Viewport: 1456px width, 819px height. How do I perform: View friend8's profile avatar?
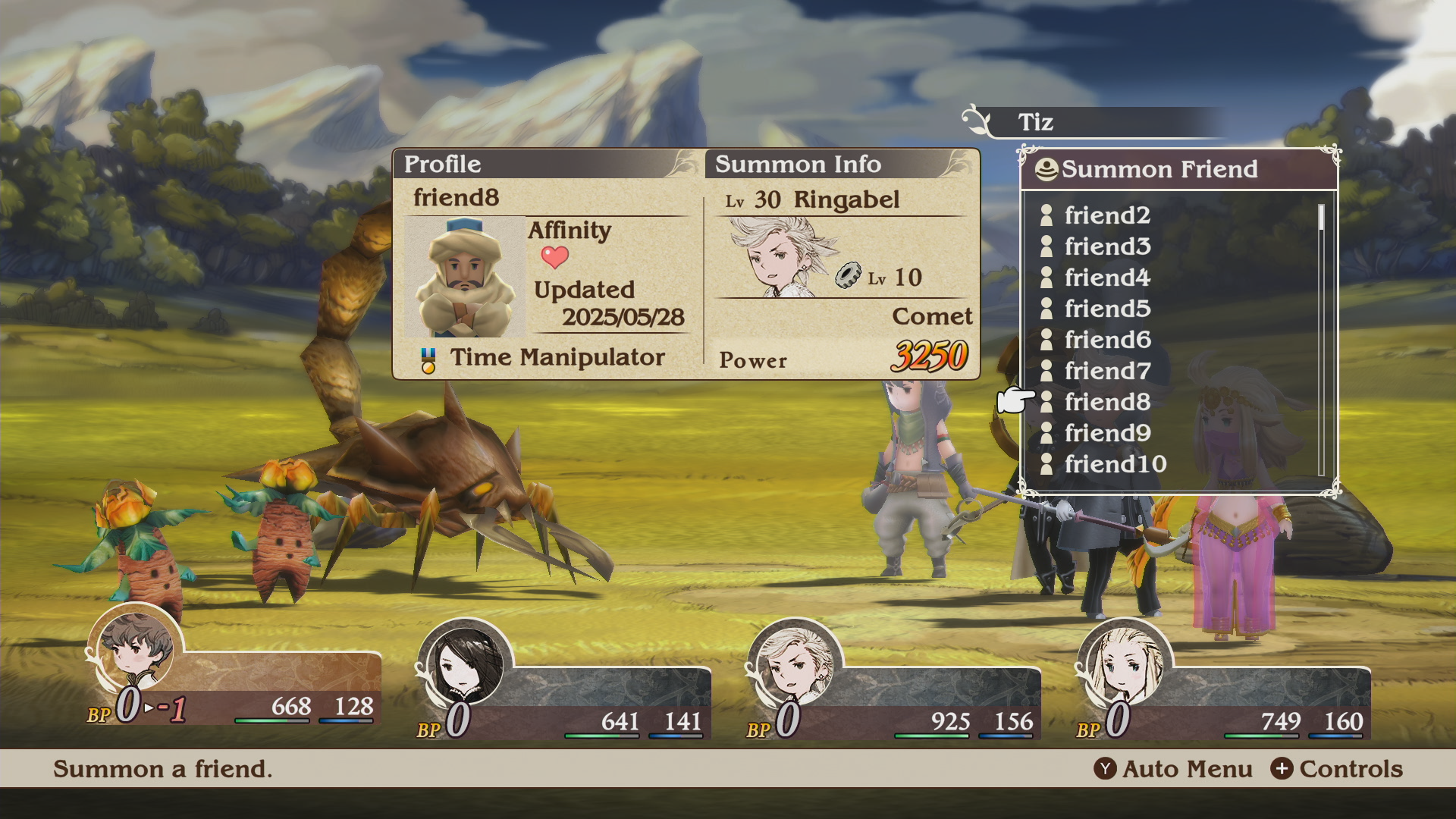pos(464,277)
